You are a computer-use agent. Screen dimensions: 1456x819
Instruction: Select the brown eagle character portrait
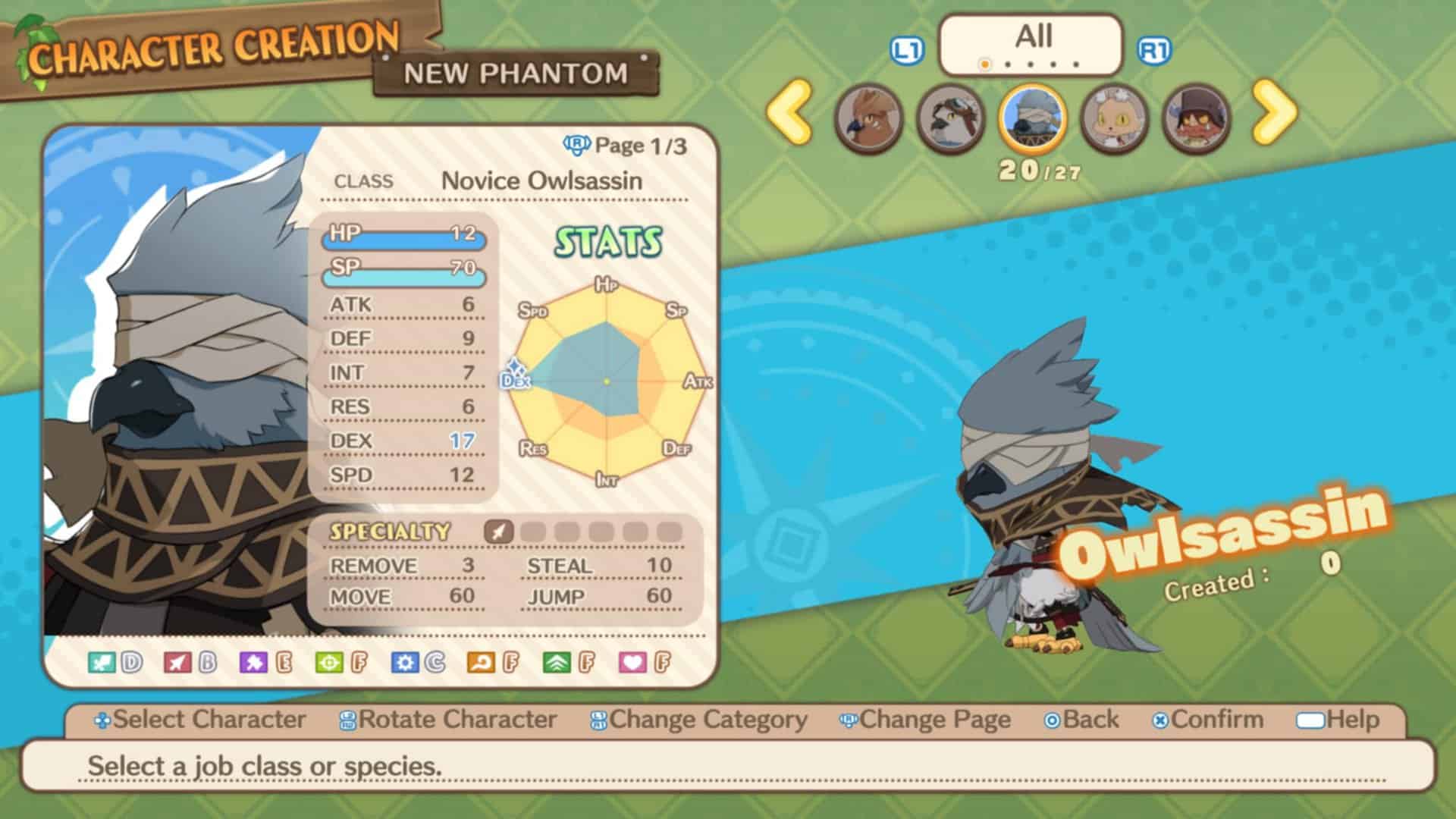click(x=869, y=118)
